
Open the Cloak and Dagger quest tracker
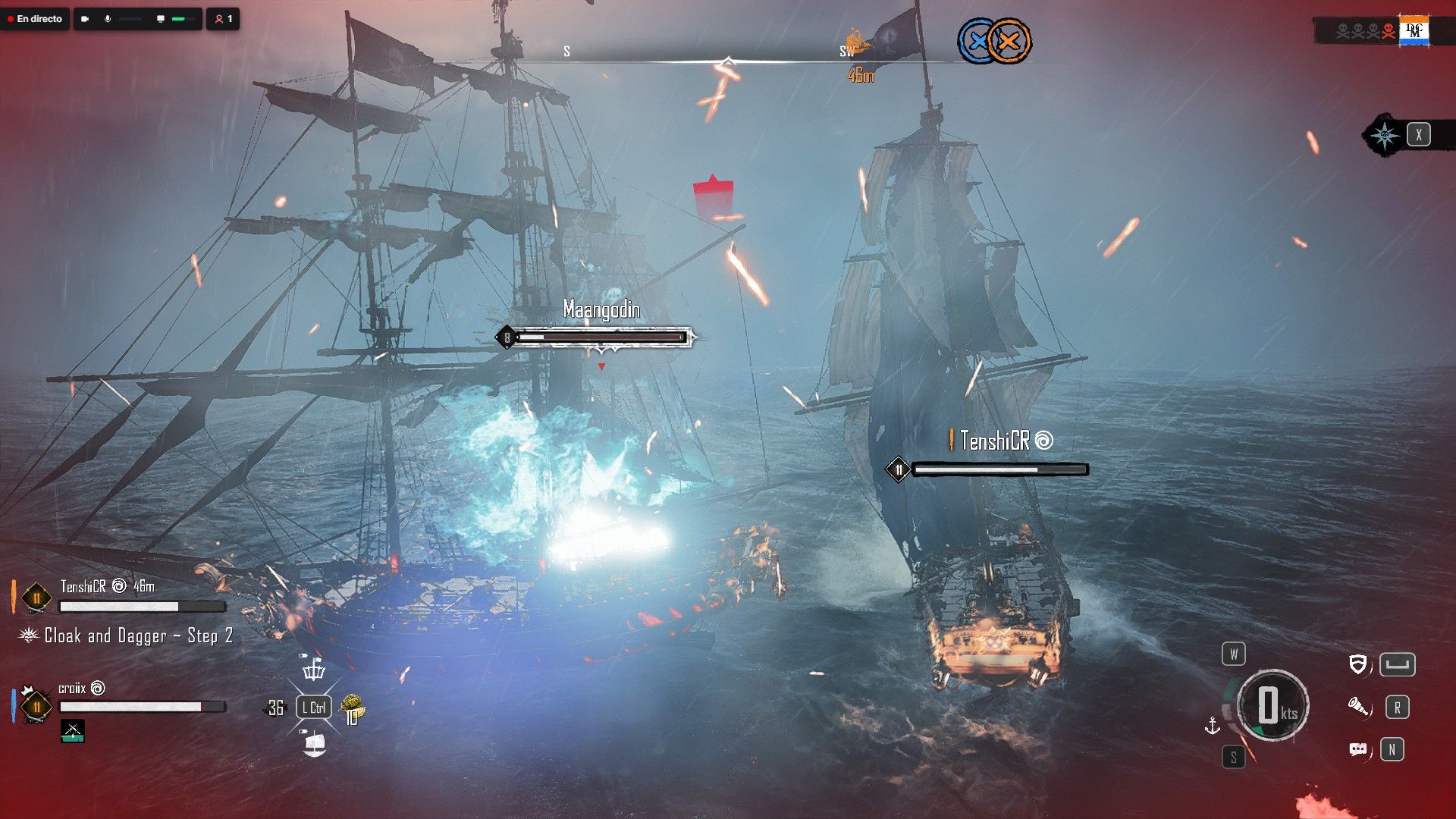coord(138,635)
